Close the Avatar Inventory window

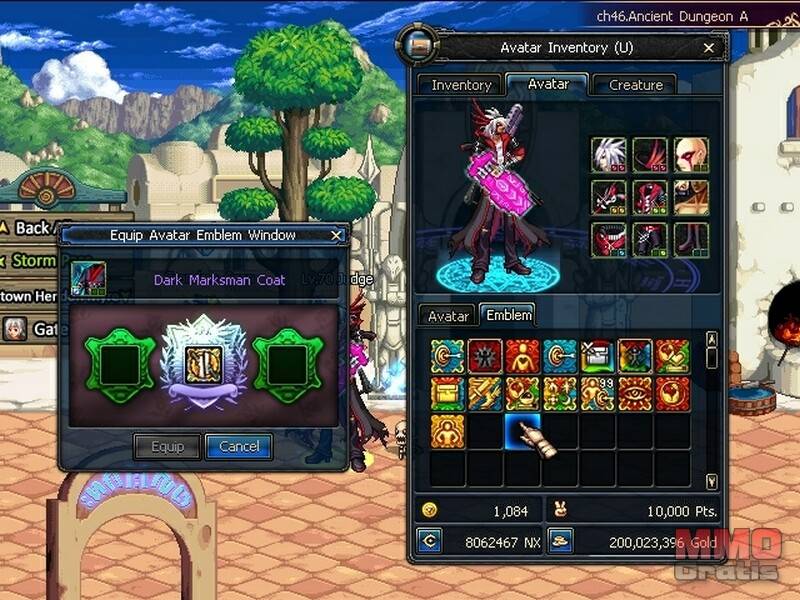(x=709, y=48)
